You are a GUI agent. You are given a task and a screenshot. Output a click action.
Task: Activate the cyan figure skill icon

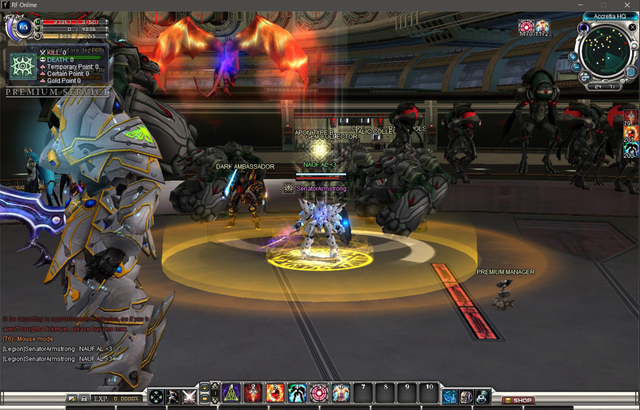click(297, 393)
